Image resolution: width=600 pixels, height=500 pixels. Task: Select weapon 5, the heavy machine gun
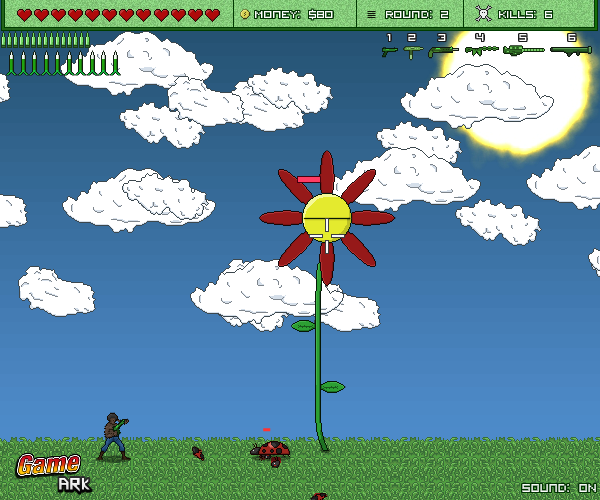(523, 49)
